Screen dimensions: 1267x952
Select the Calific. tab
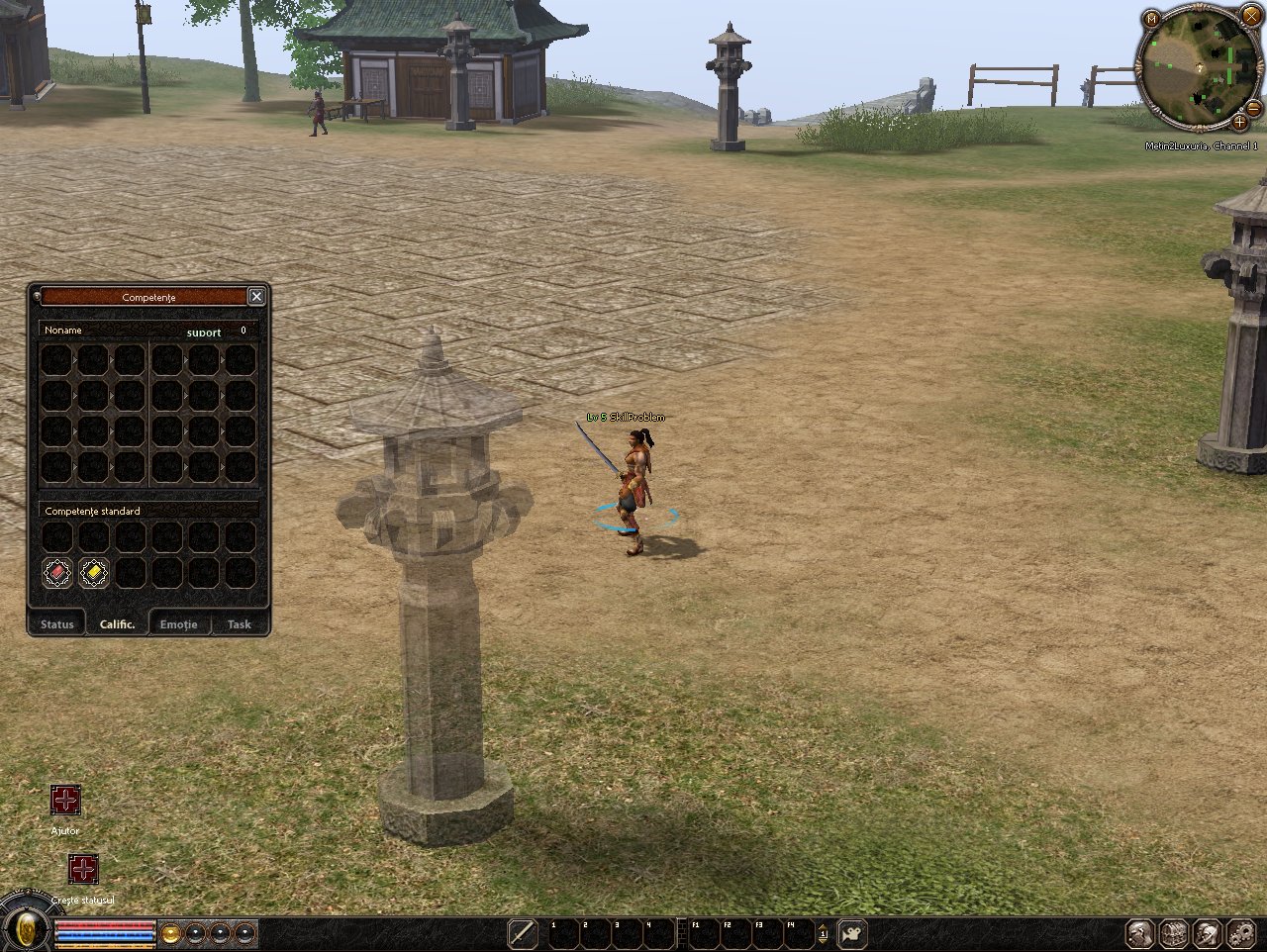tap(118, 623)
